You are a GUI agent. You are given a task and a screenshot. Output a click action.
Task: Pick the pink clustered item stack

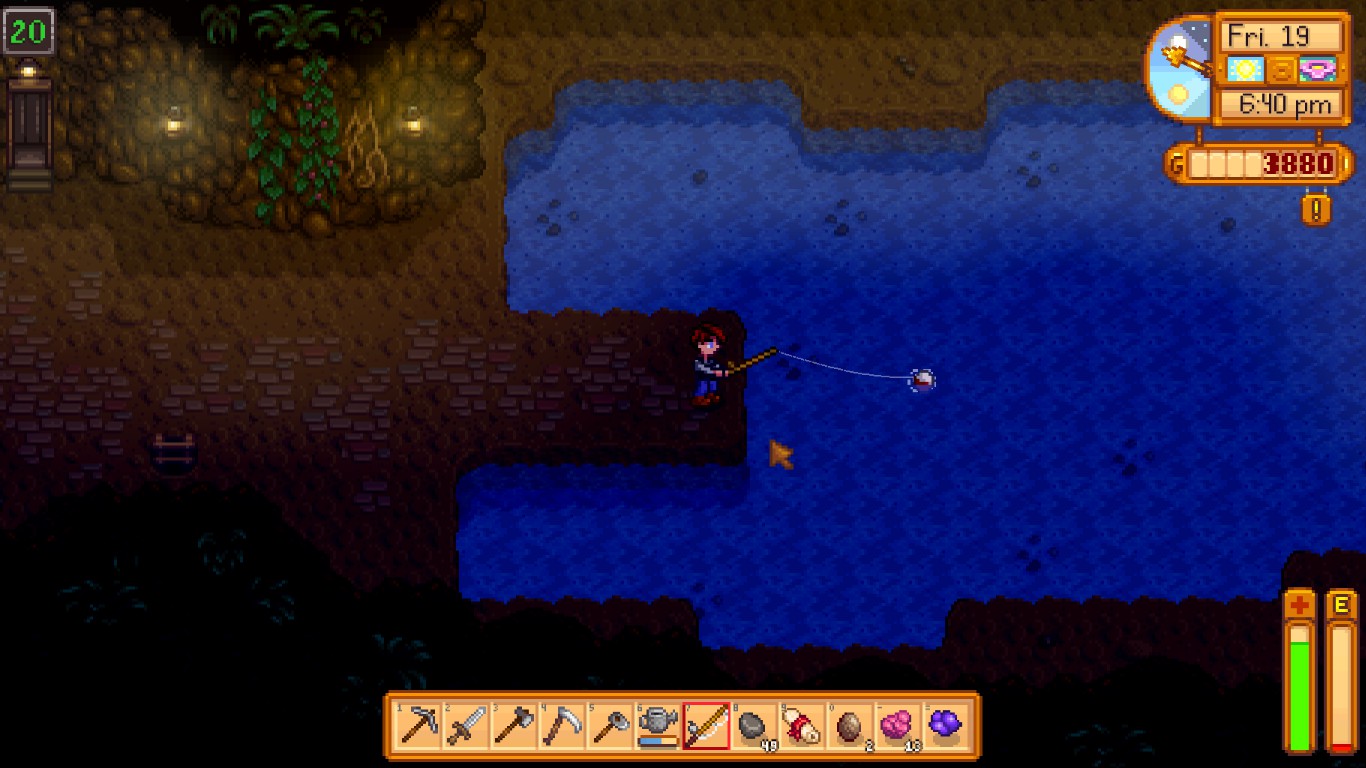coord(898,725)
